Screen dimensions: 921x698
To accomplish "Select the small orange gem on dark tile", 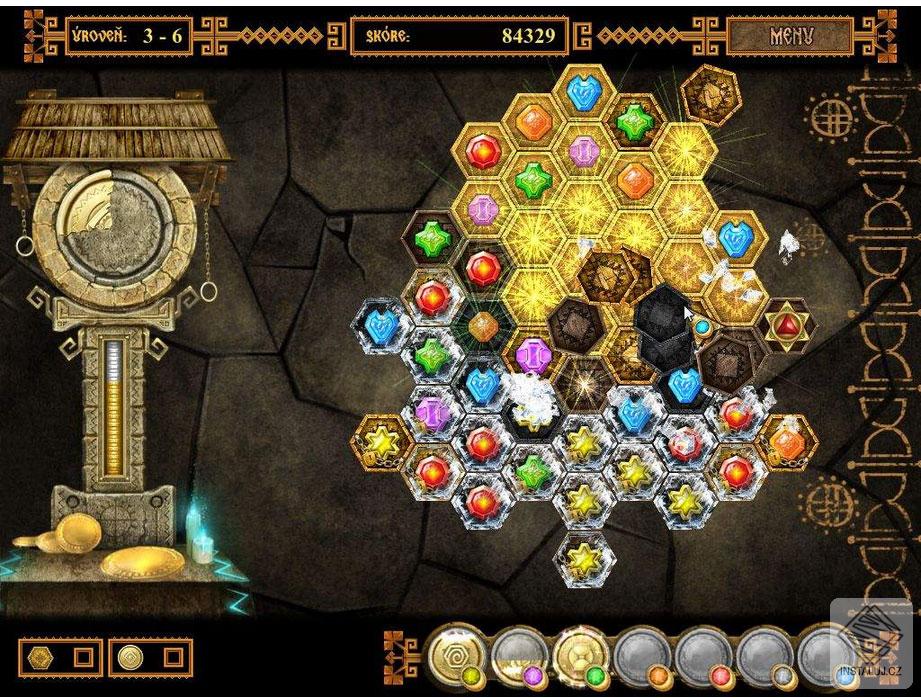I will [x=484, y=325].
